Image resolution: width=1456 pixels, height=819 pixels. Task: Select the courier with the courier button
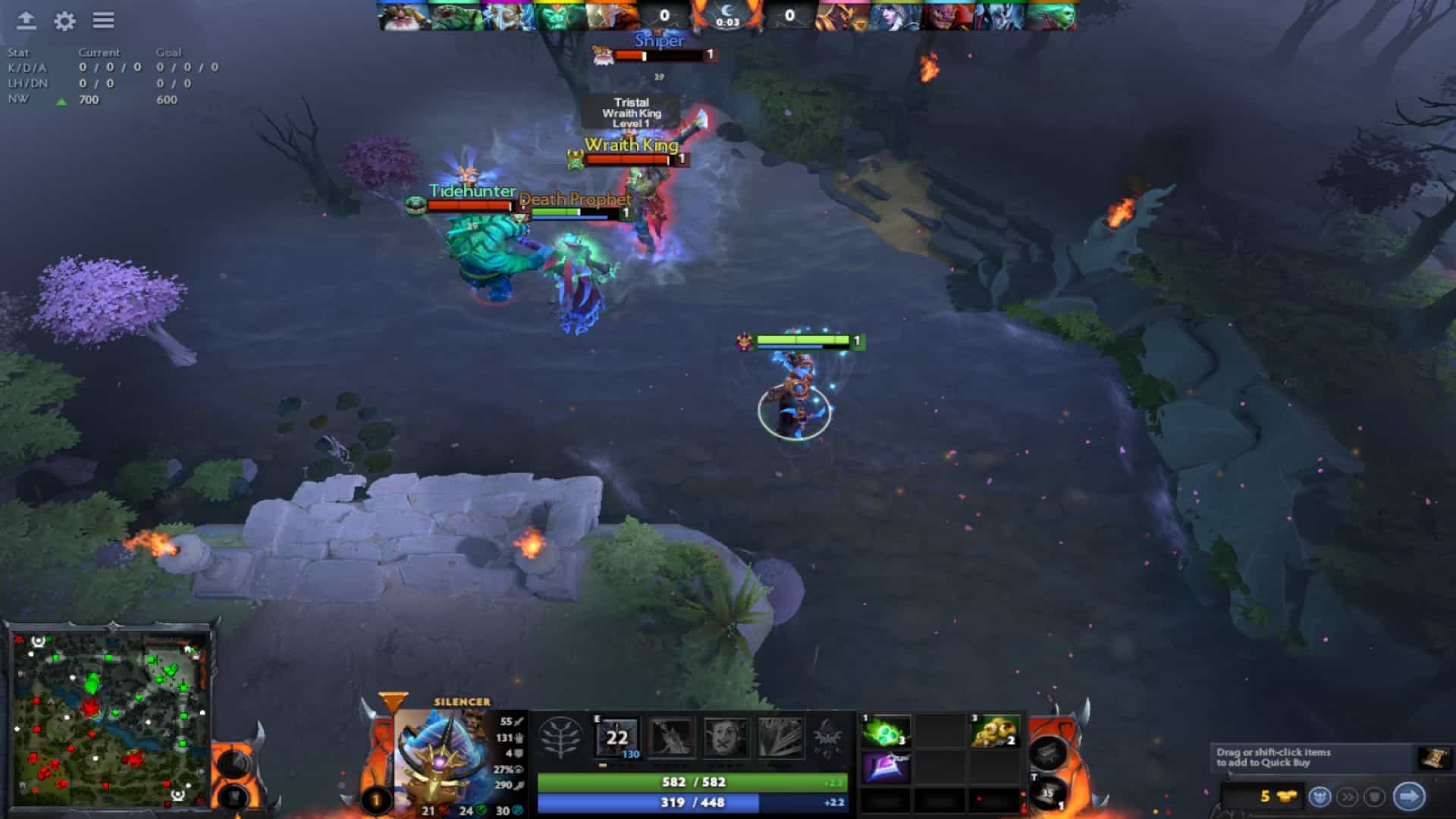[1320, 797]
